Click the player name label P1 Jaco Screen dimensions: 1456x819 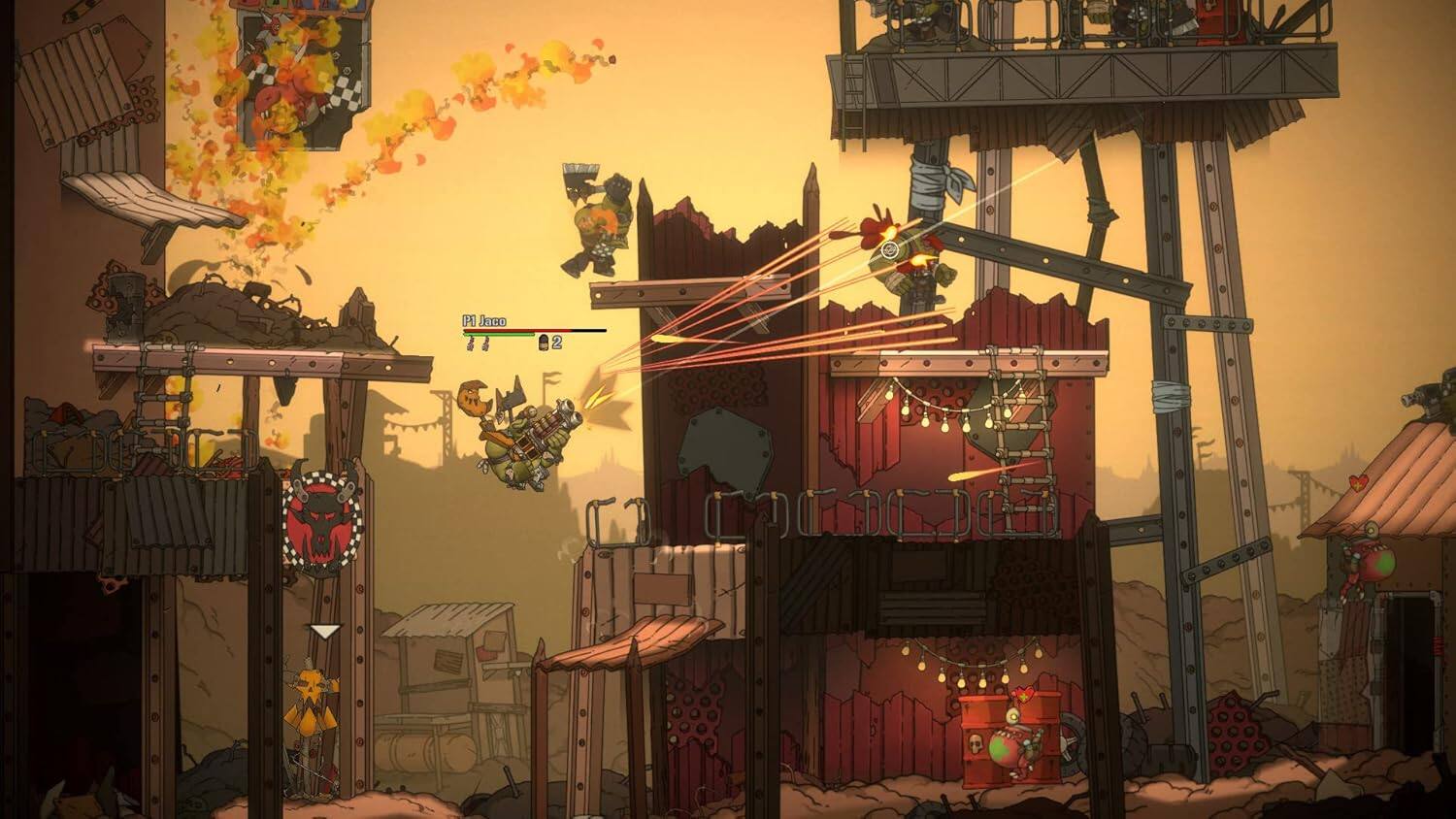click(x=483, y=319)
